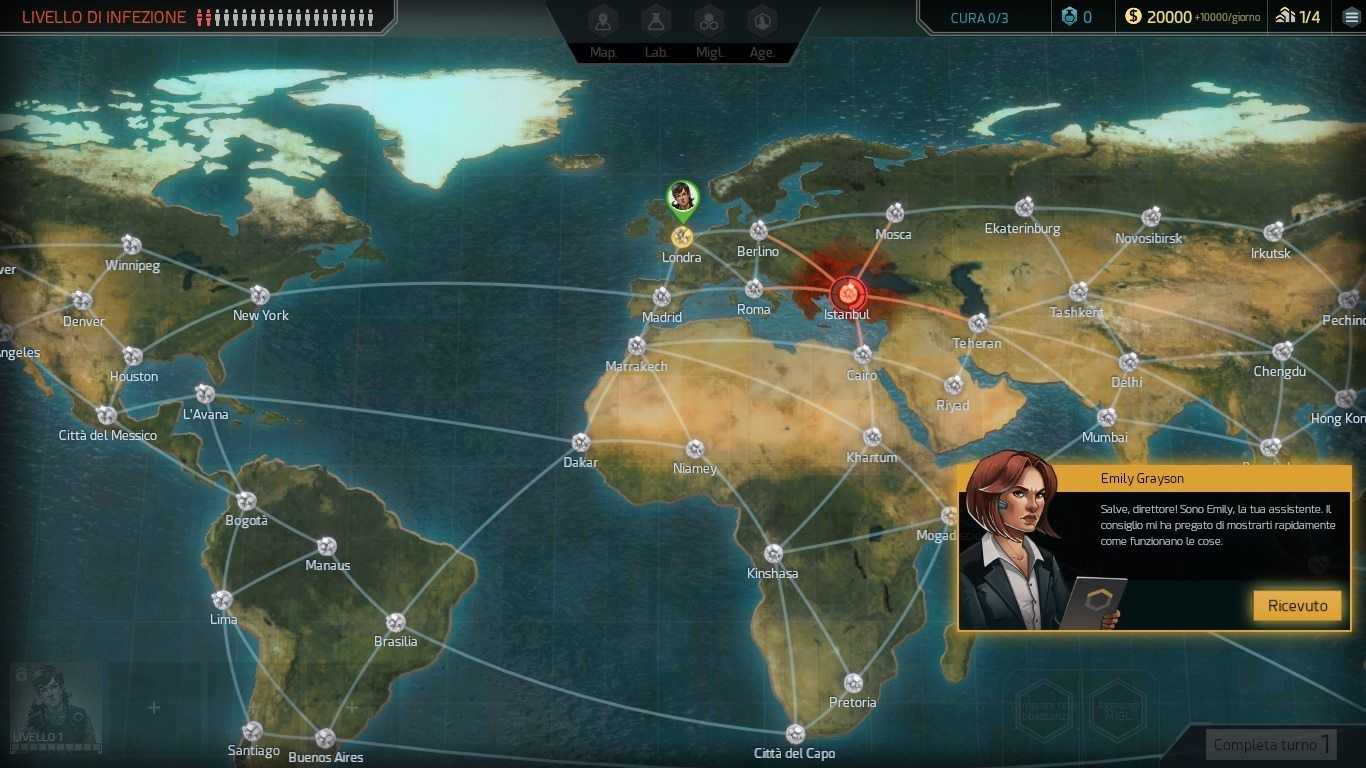
Task: Choose the Kinshasa city node
Action: pyautogui.click(x=773, y=553)
